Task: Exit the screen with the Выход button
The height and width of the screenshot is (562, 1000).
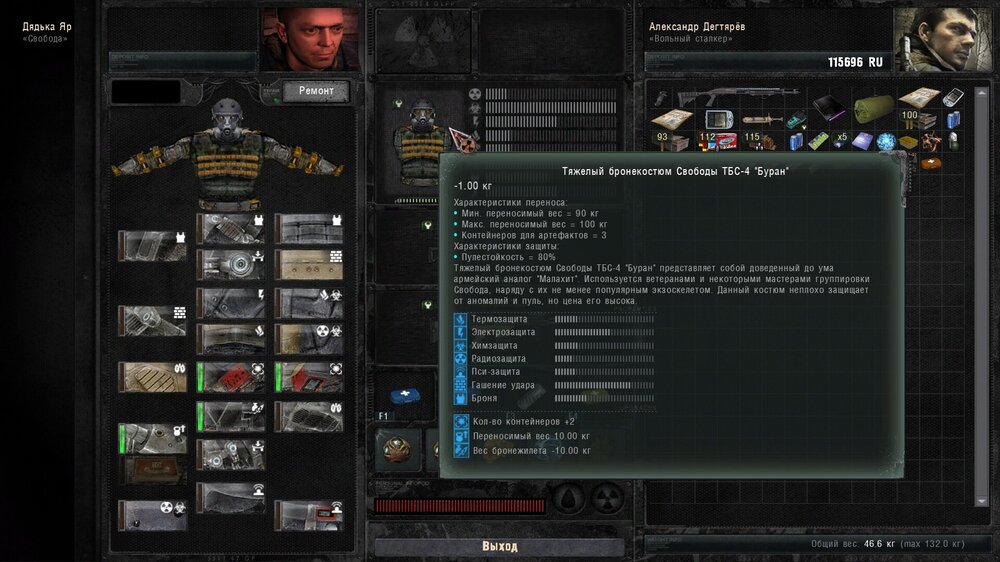Action: click(x=499, y=547)
